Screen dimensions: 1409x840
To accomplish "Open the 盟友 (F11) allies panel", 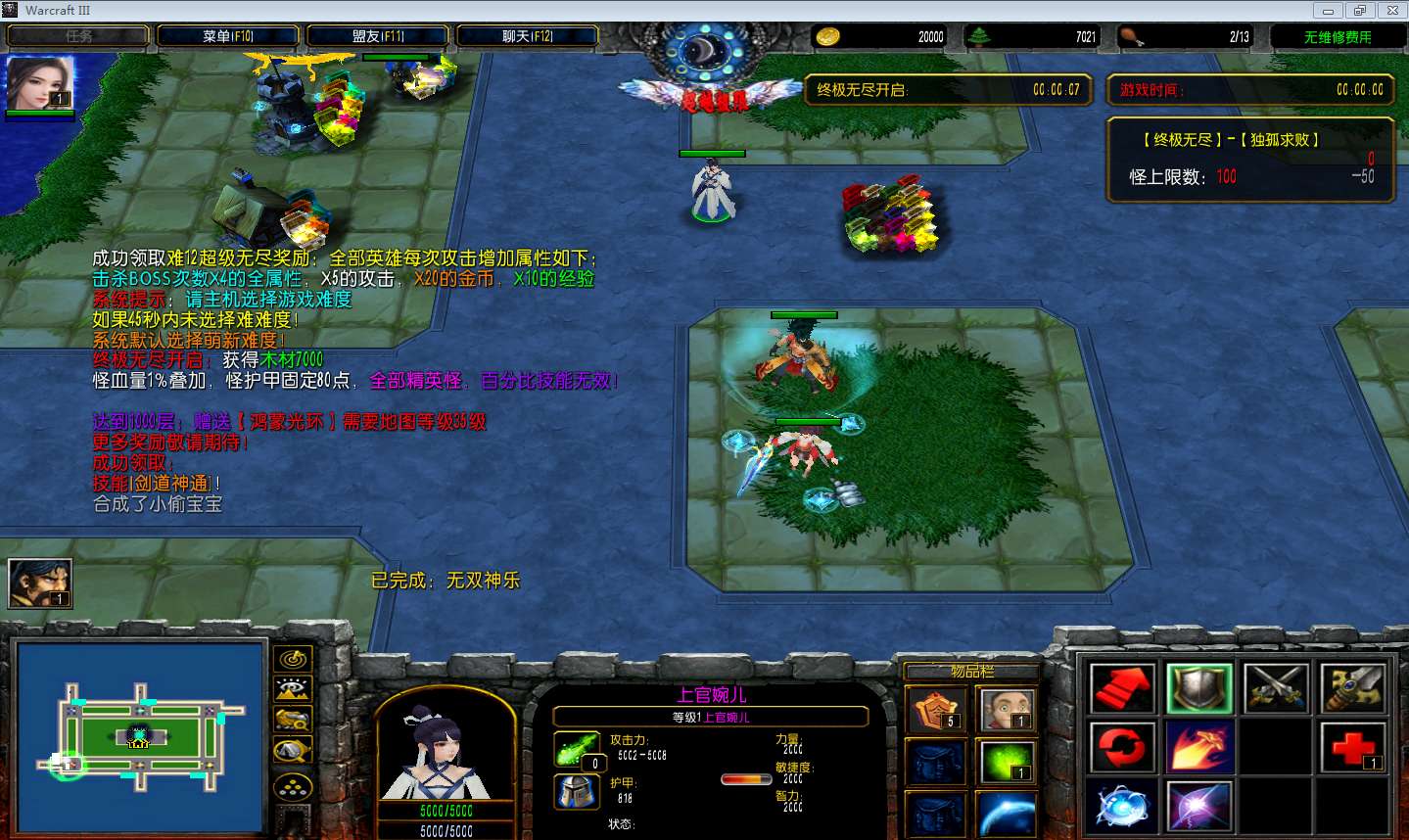I will point(378,36).
